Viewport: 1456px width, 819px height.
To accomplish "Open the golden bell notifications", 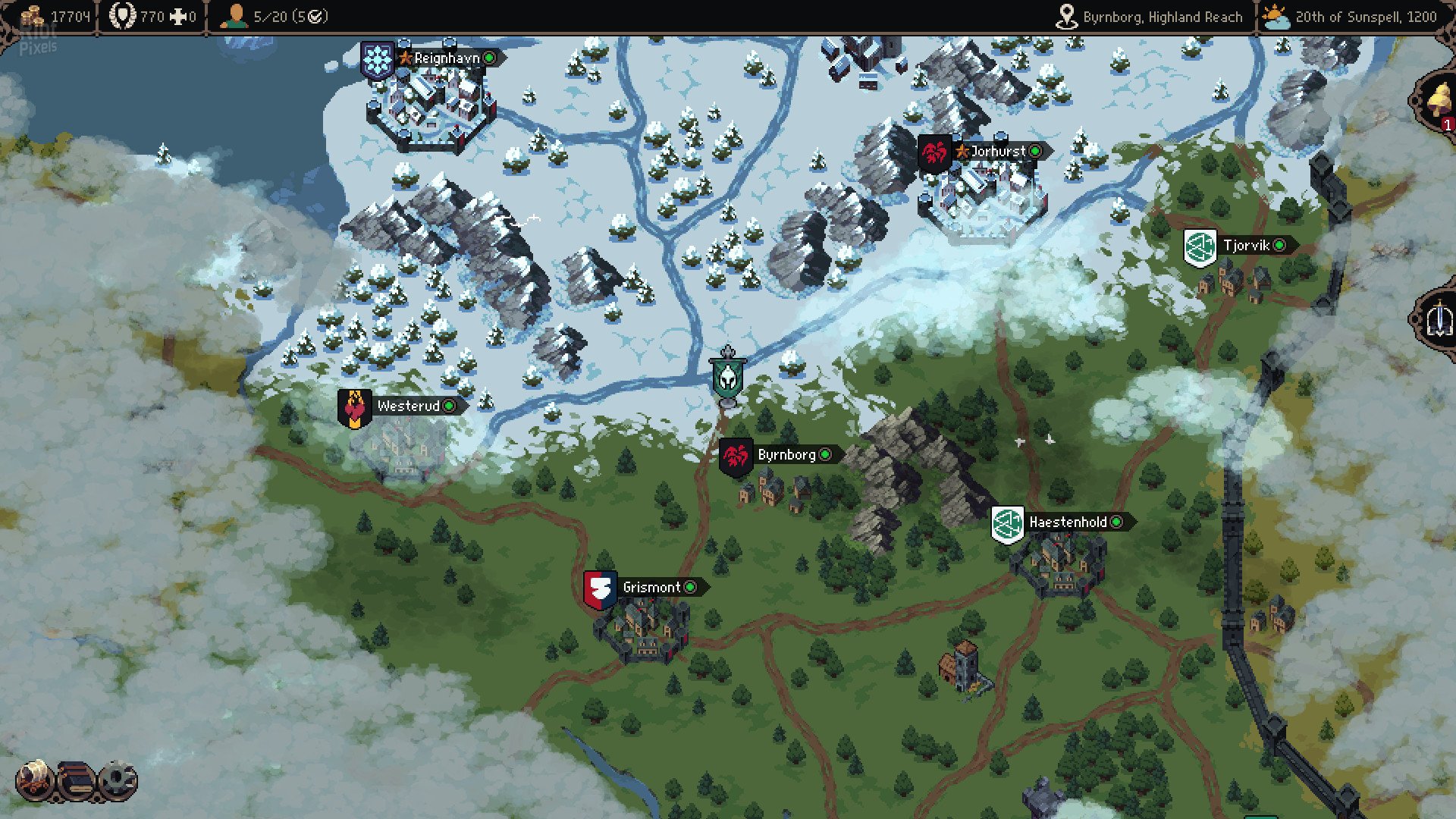I will 1439,101.
